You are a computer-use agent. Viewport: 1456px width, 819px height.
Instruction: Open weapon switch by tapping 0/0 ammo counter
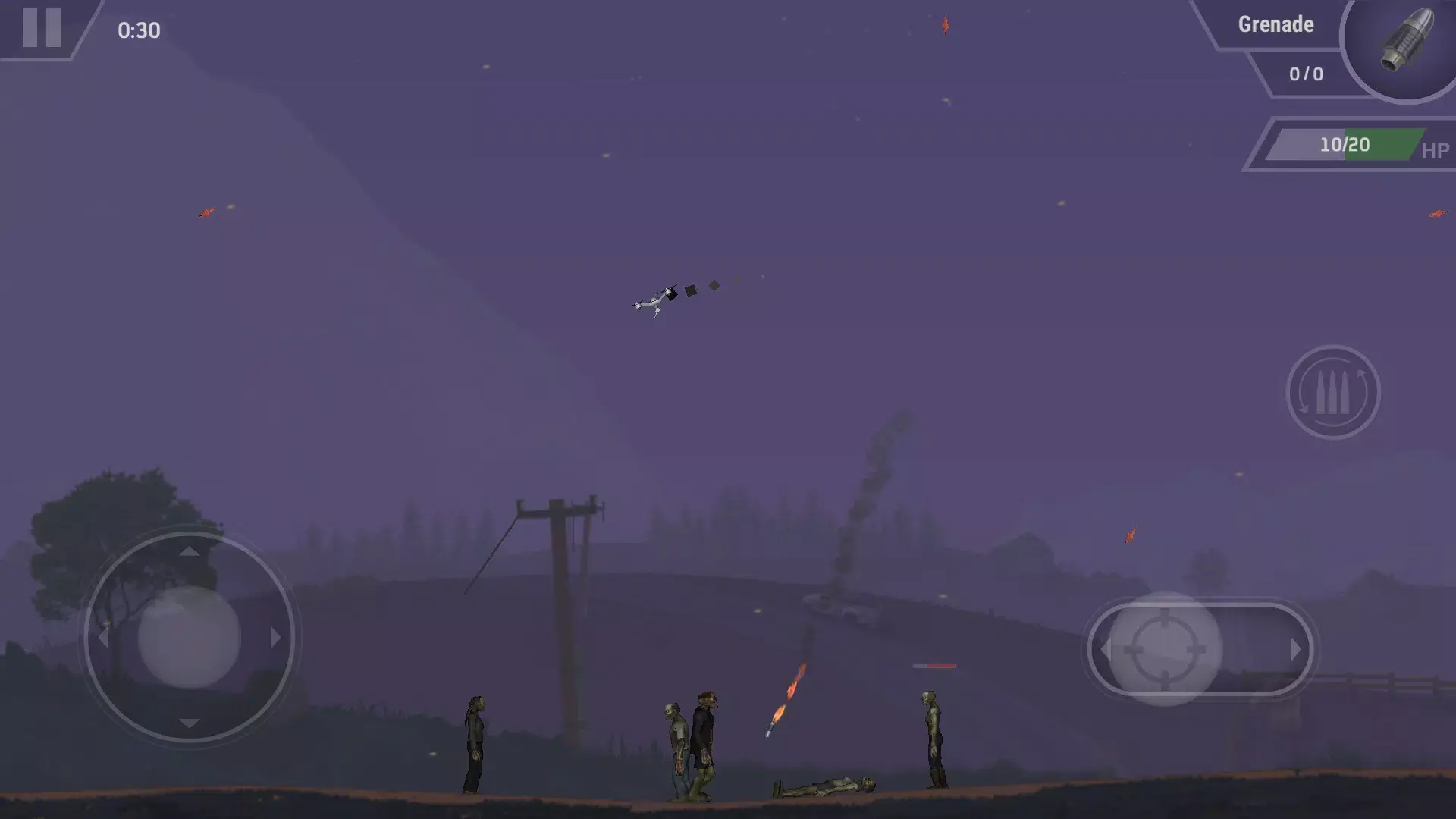[1304, 74]
